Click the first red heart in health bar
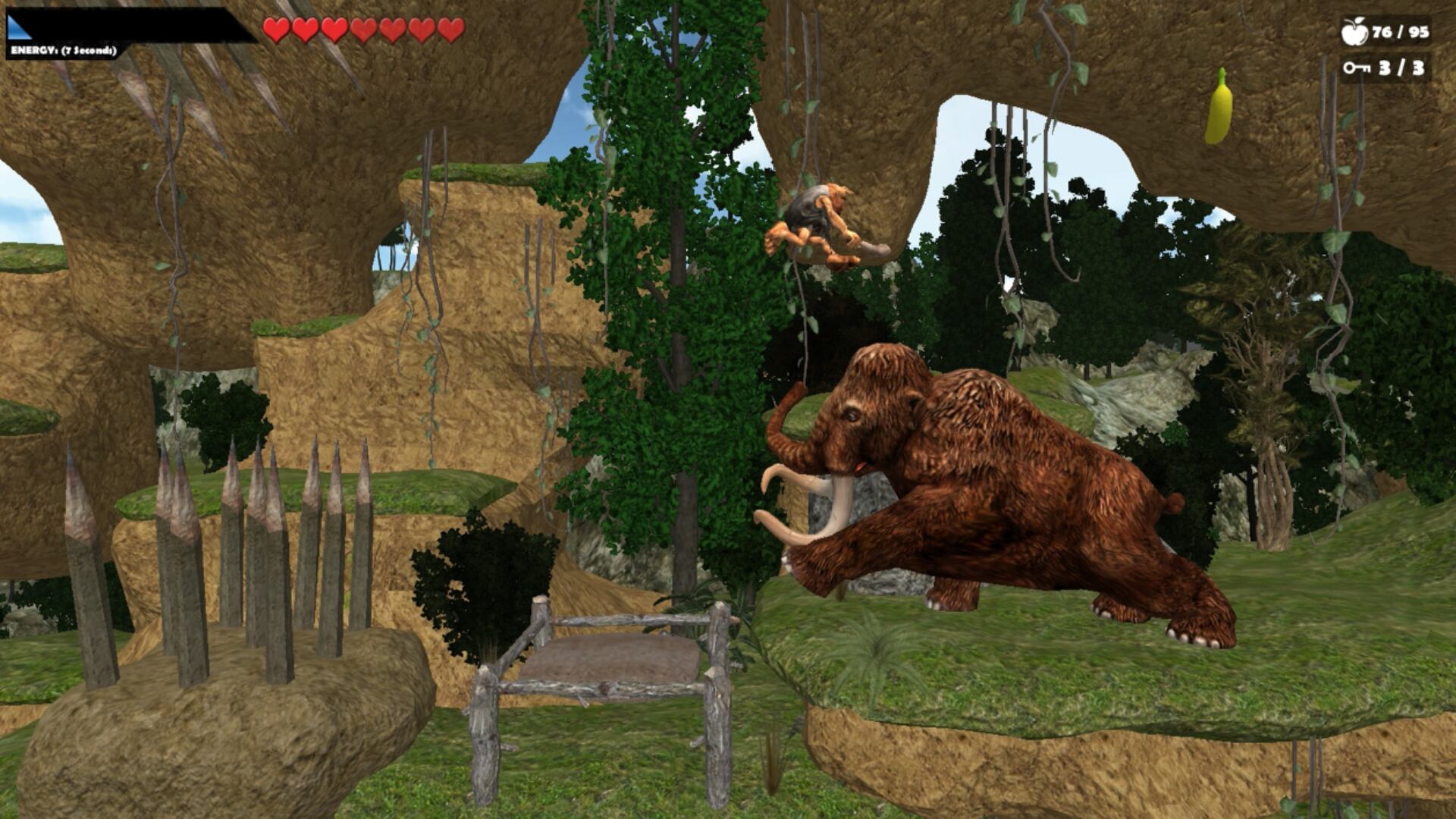The width and height of the screenshot is (1456, 819). (275, 30)
